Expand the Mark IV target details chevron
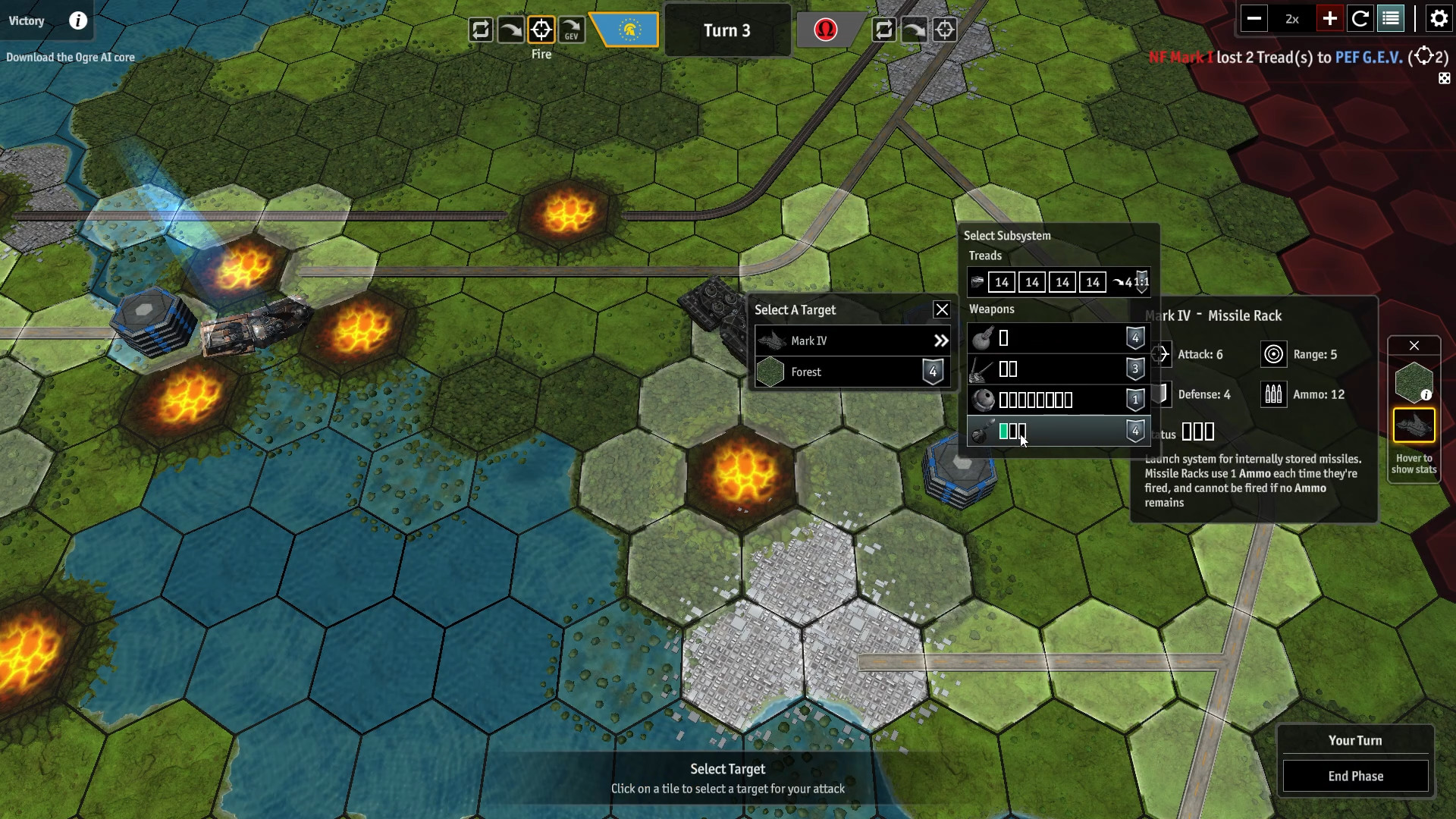The height and width of the screenshot is (819, 1456). pyautogui.click(x=940, y=340)
